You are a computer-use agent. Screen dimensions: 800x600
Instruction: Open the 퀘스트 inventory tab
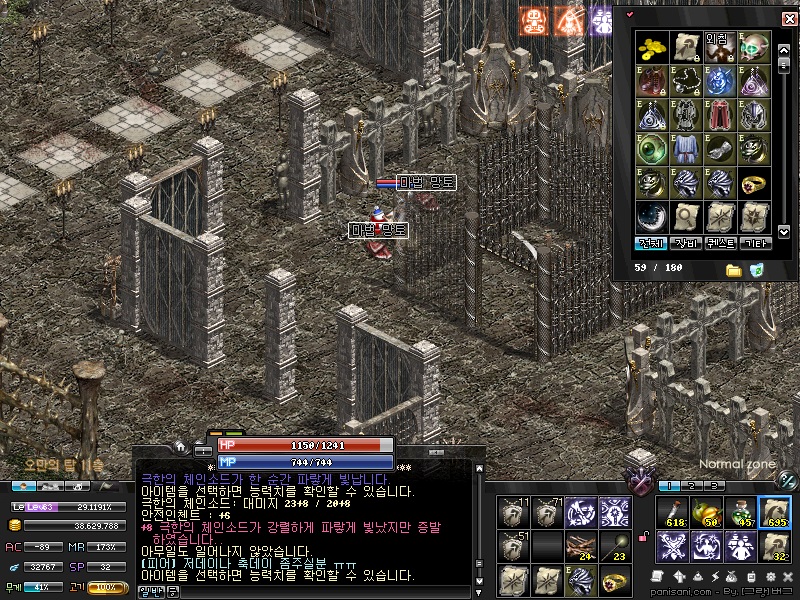720,242
